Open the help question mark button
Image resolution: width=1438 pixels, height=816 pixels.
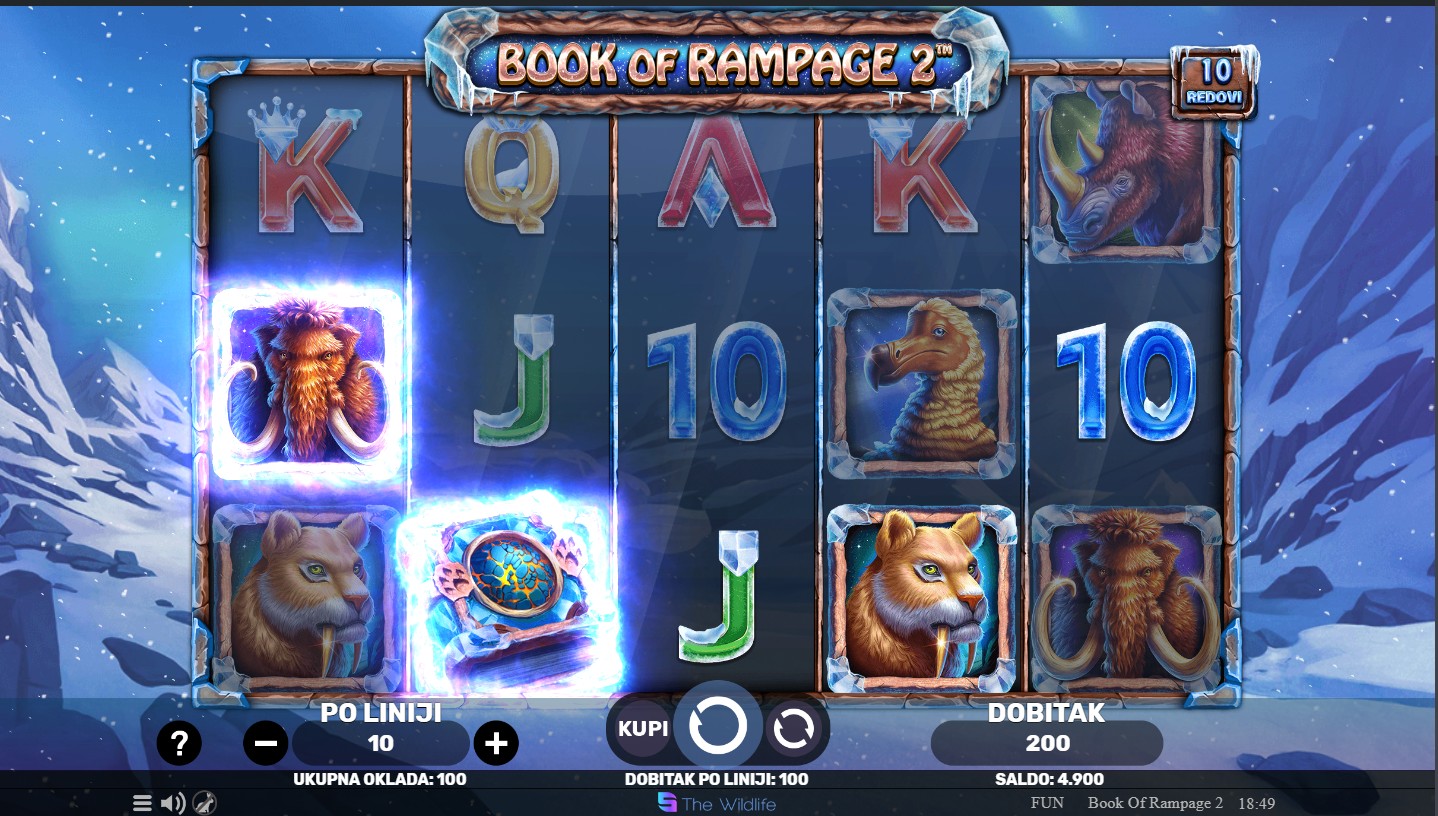point(179,743)
